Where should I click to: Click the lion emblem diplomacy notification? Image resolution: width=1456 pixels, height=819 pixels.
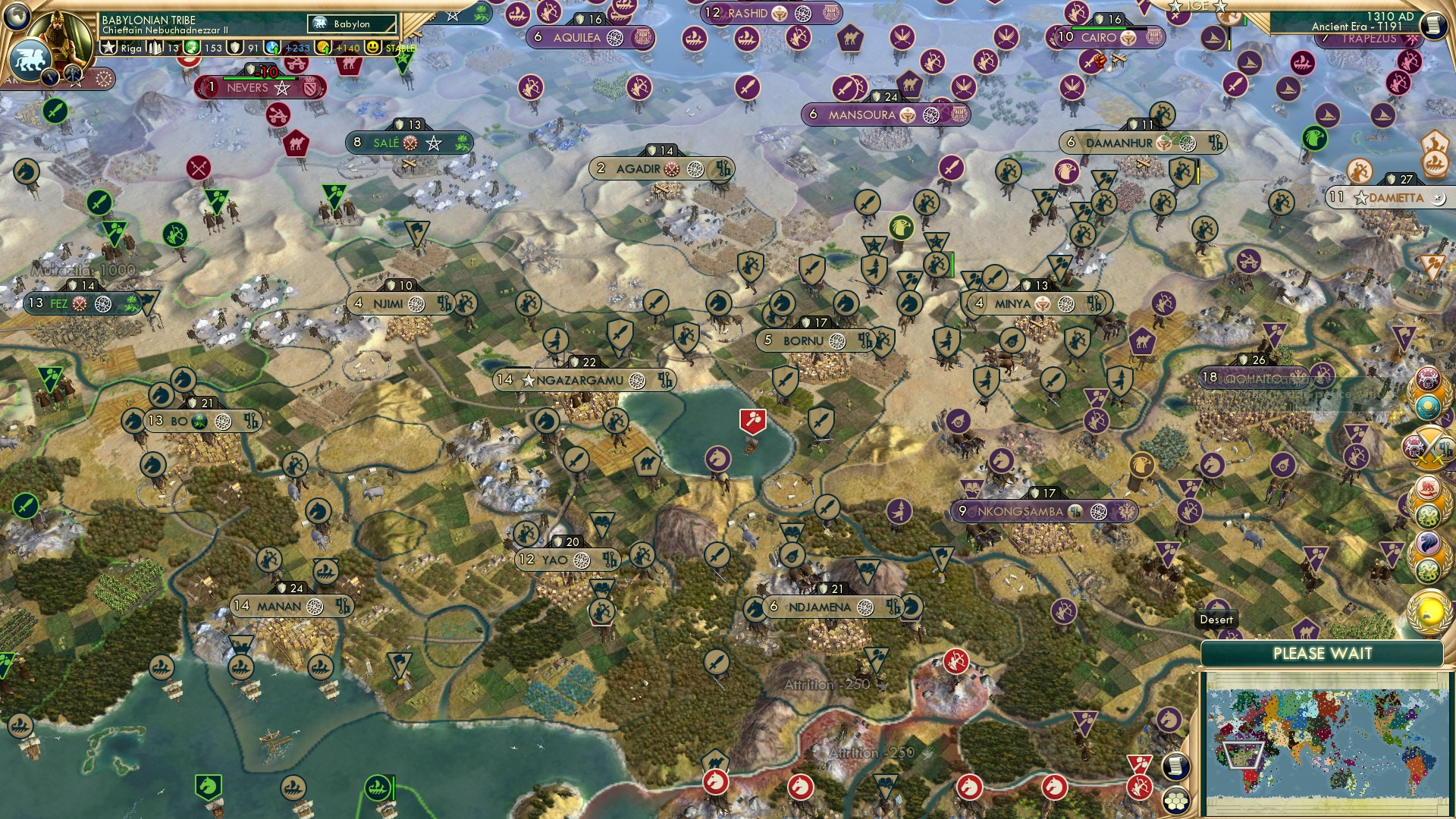[1429, 488]
